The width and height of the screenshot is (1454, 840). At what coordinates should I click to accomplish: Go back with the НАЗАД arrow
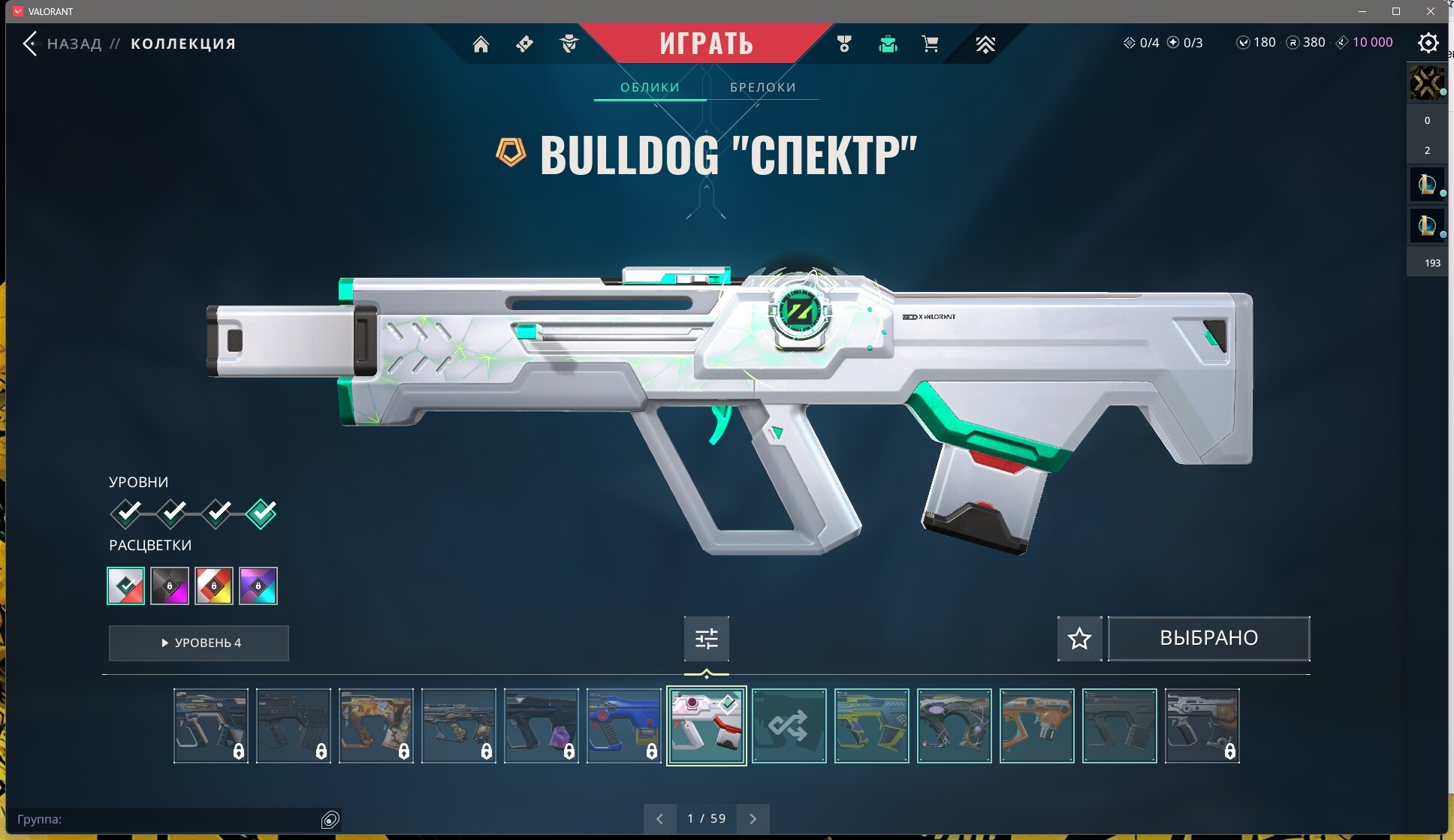(x=30, y=44)
